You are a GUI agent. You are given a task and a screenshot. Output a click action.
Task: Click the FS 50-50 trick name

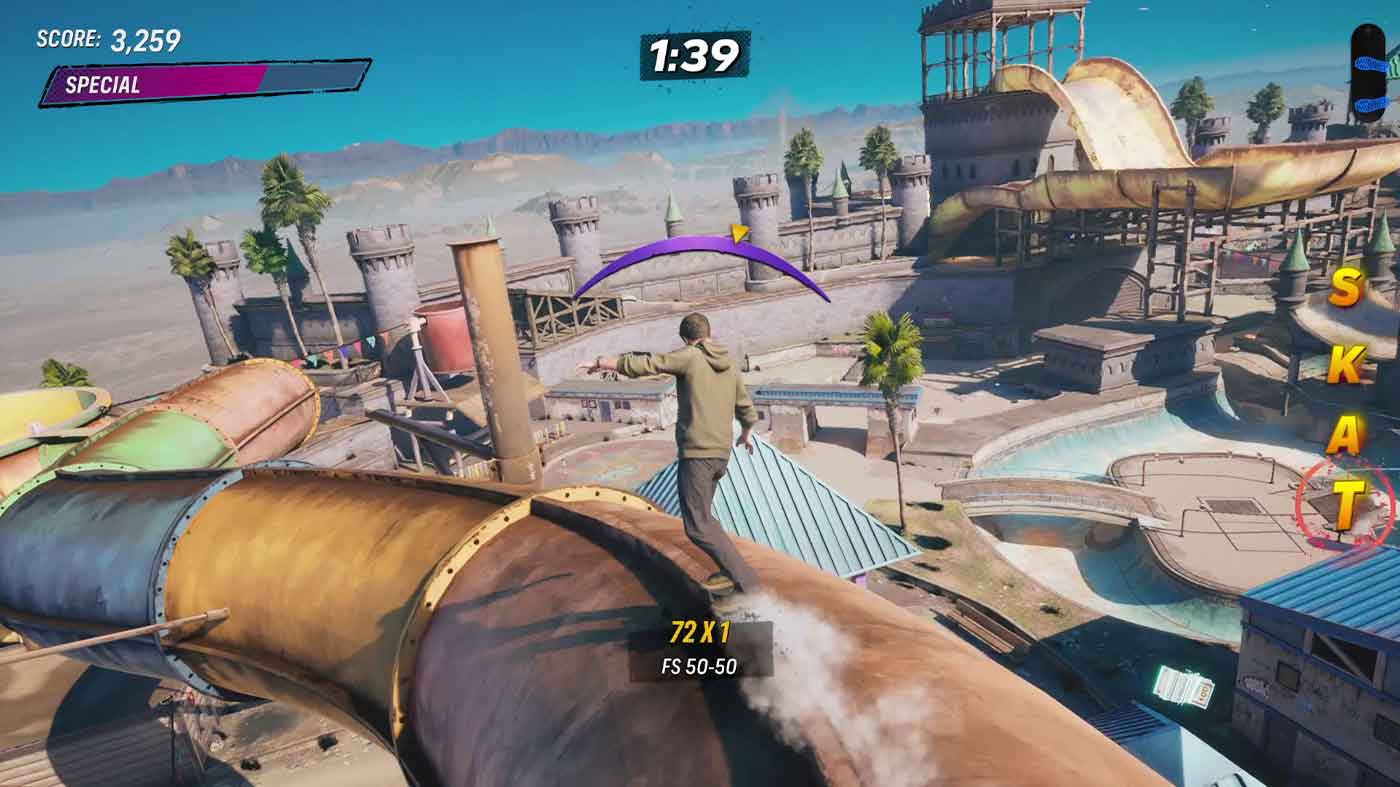[x=700, y=666]
